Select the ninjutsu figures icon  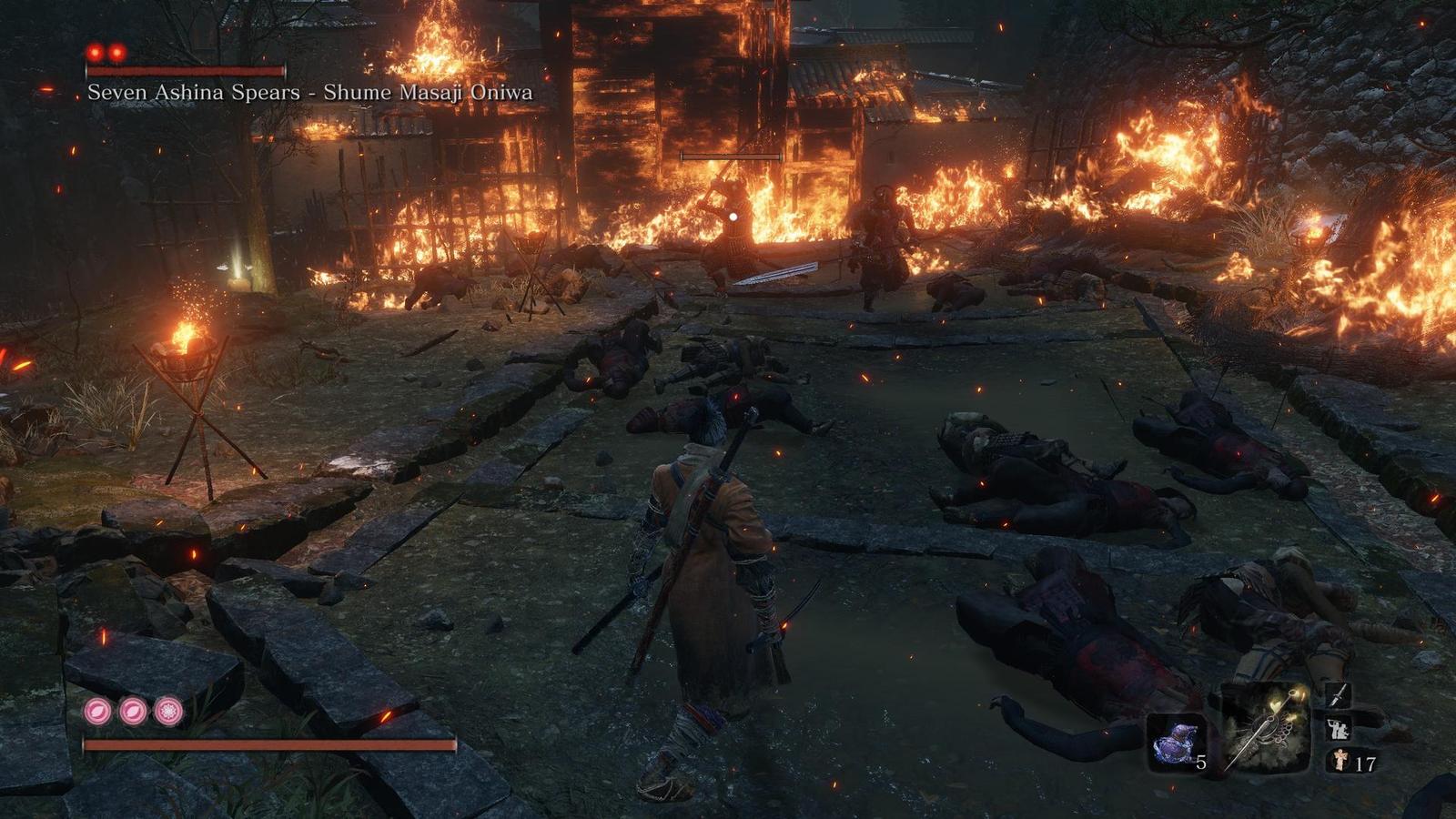(1338, 729)
